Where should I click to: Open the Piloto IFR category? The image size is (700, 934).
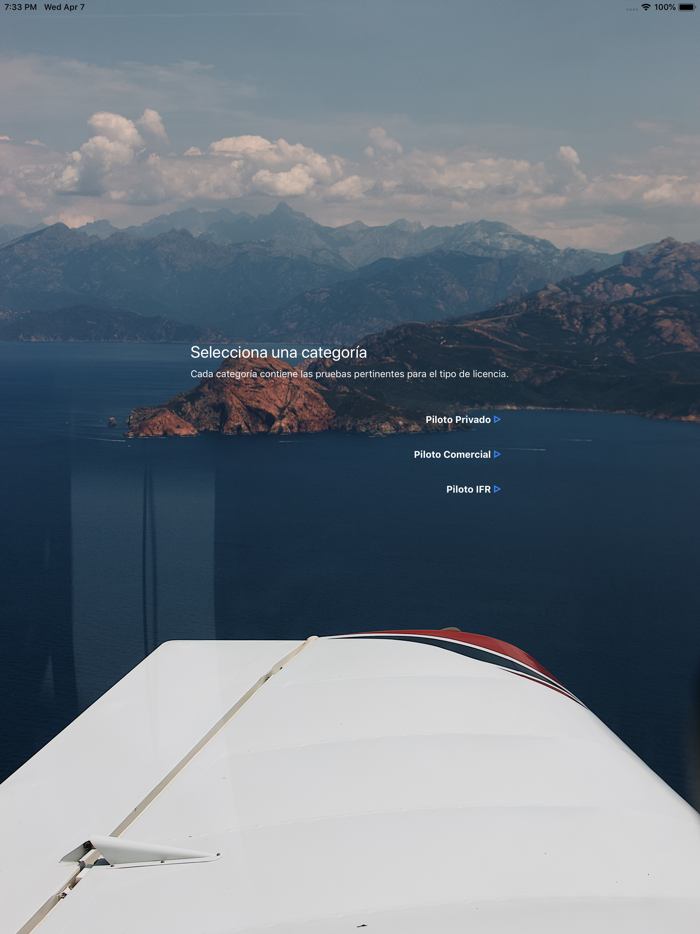point(472,490)
